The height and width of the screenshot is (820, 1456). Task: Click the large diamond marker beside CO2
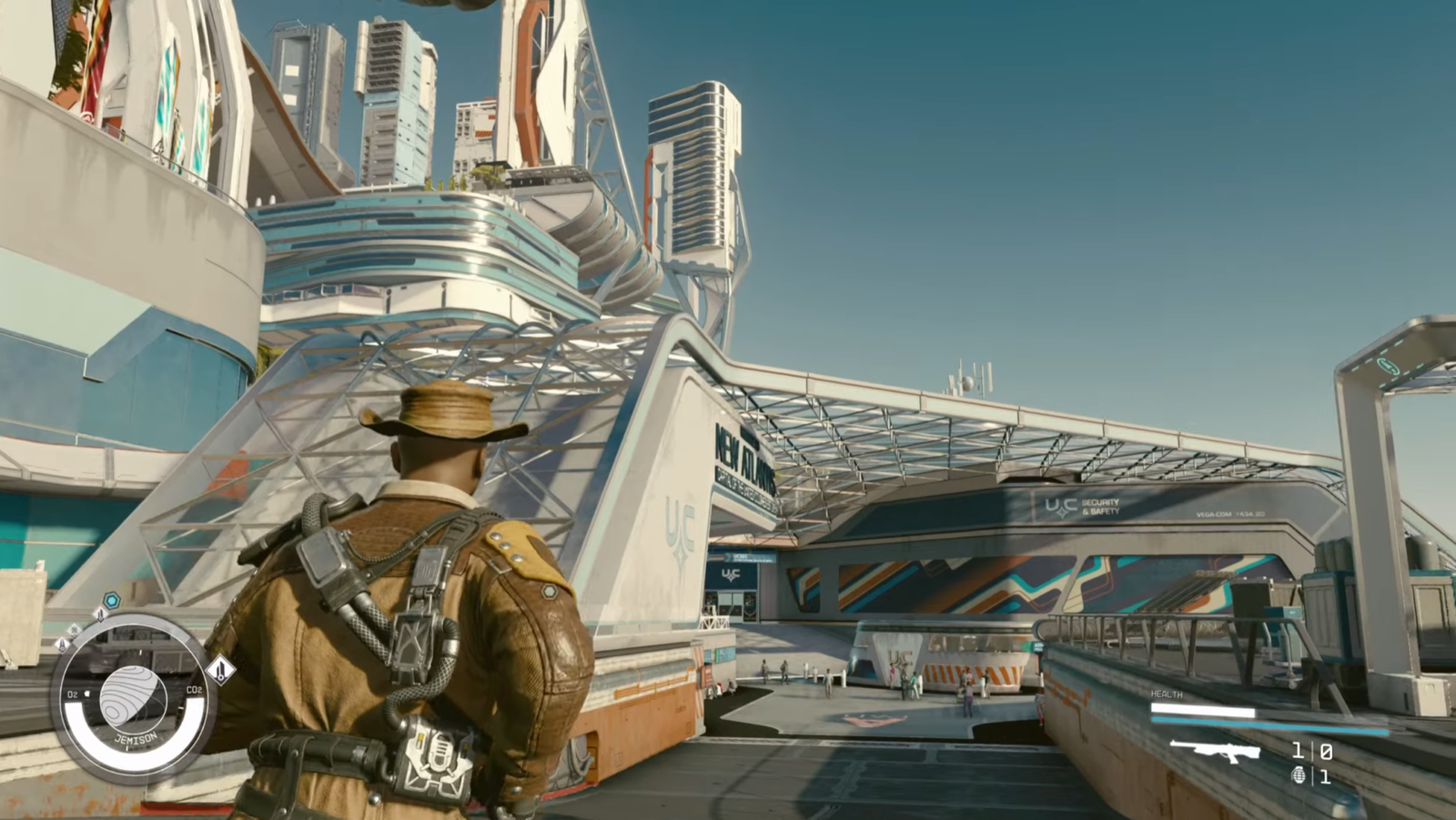(x=221, y=671)
